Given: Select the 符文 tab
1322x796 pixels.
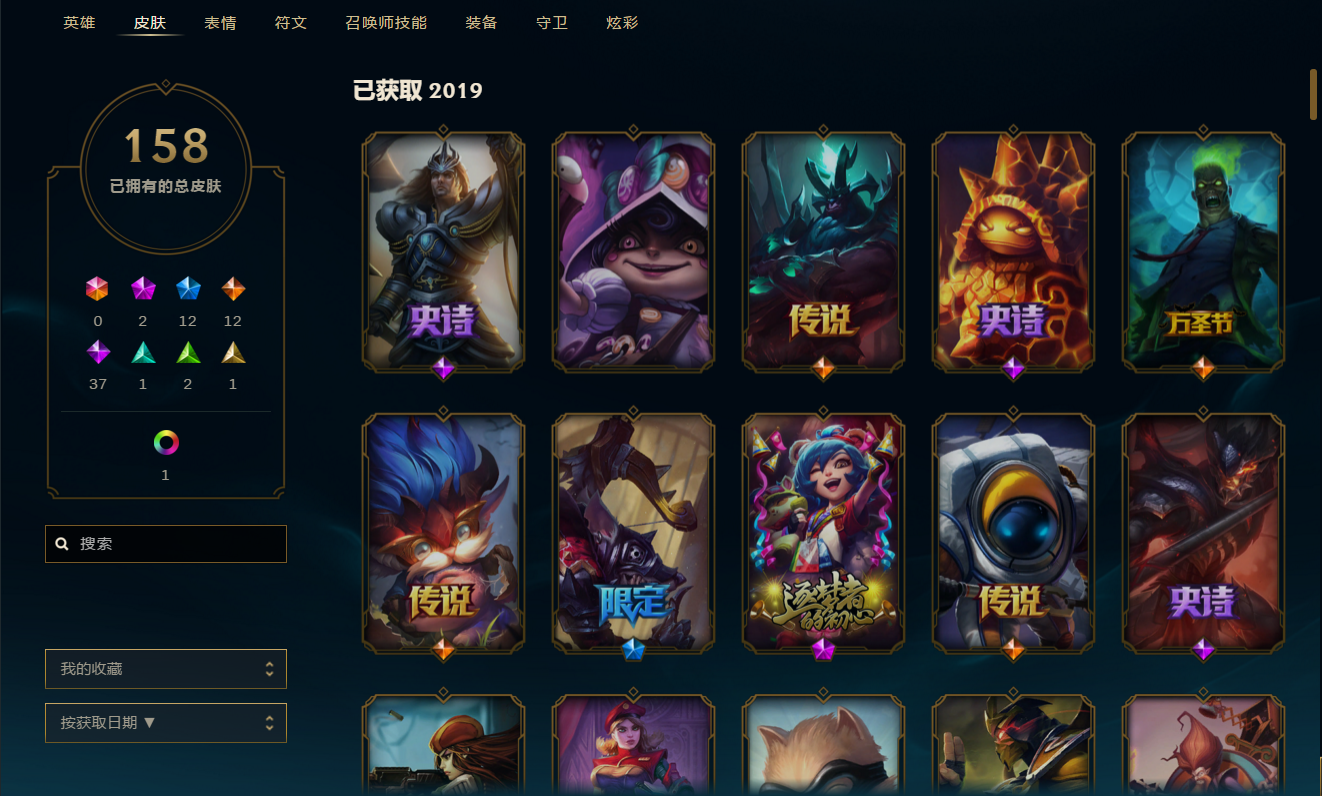Looking at the screenshot, I should pos(290,22).
